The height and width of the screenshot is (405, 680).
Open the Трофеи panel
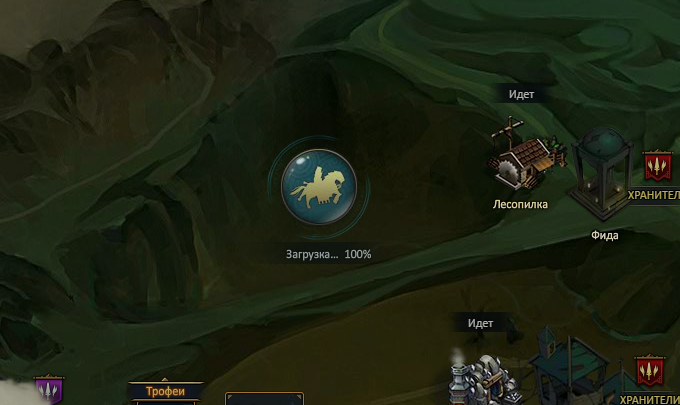coord(166,392)
